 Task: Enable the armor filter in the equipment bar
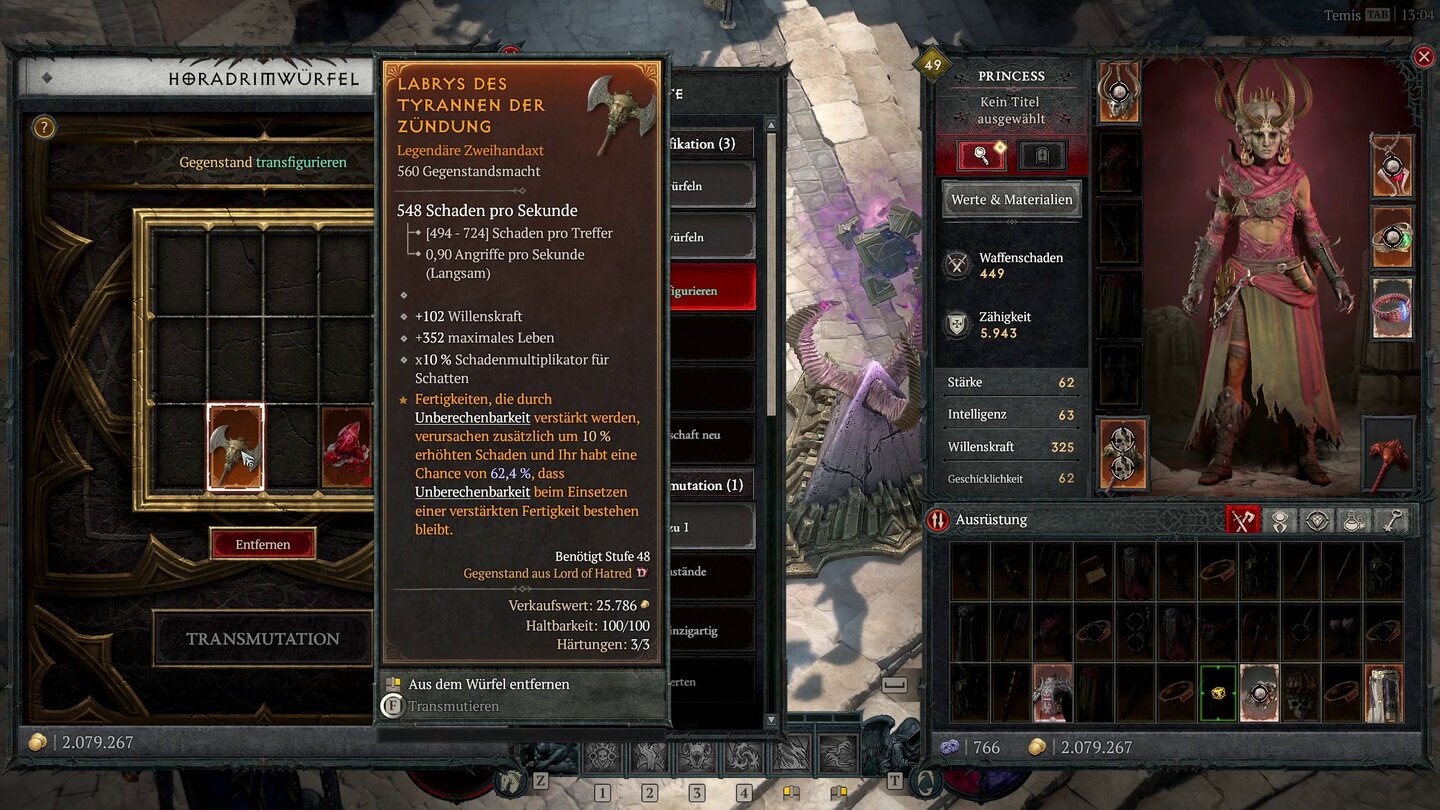1280,520
